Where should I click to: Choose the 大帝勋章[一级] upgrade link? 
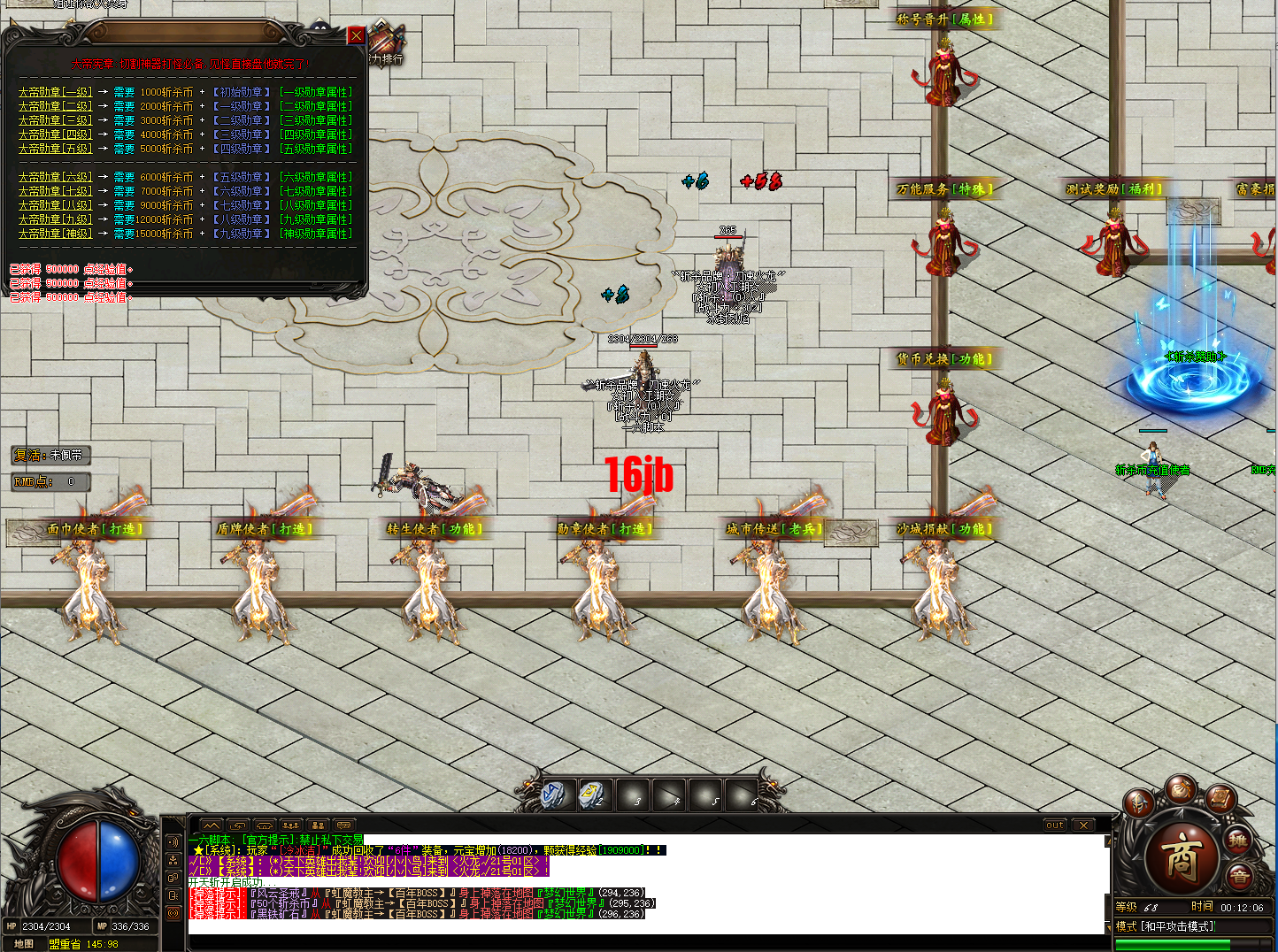[55, 92]
